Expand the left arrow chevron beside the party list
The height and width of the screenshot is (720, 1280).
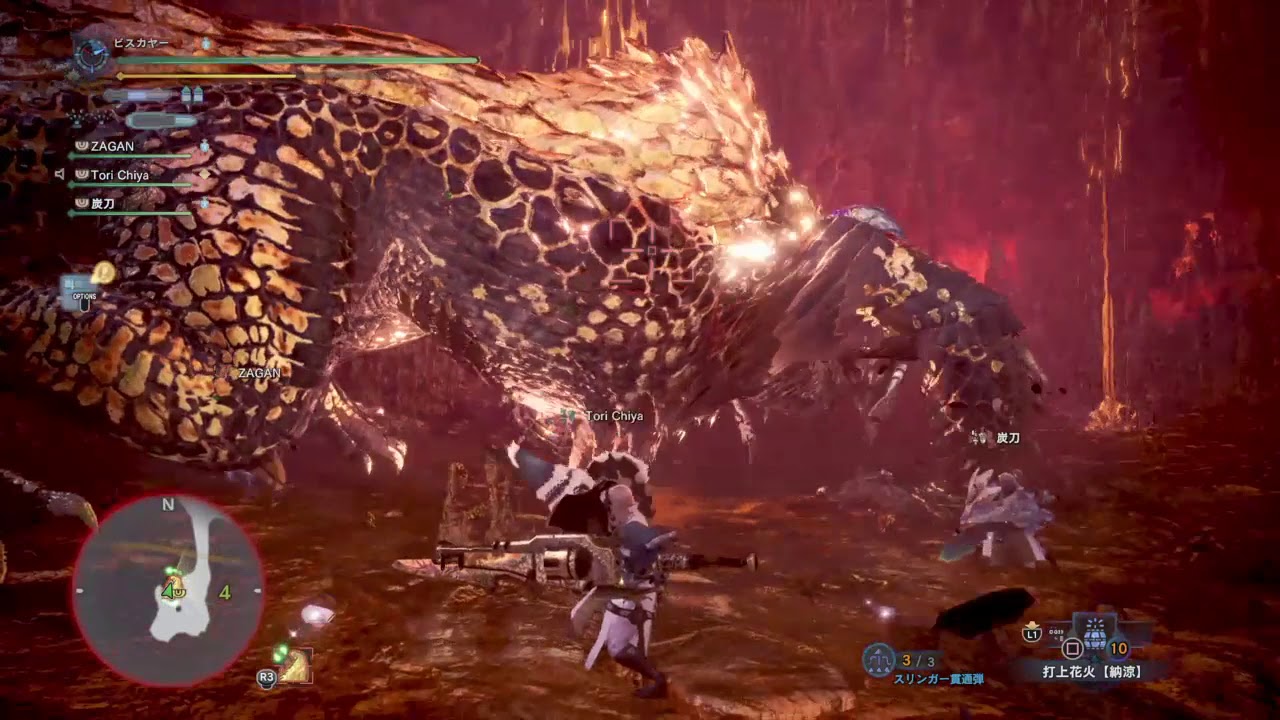(60, 173)
